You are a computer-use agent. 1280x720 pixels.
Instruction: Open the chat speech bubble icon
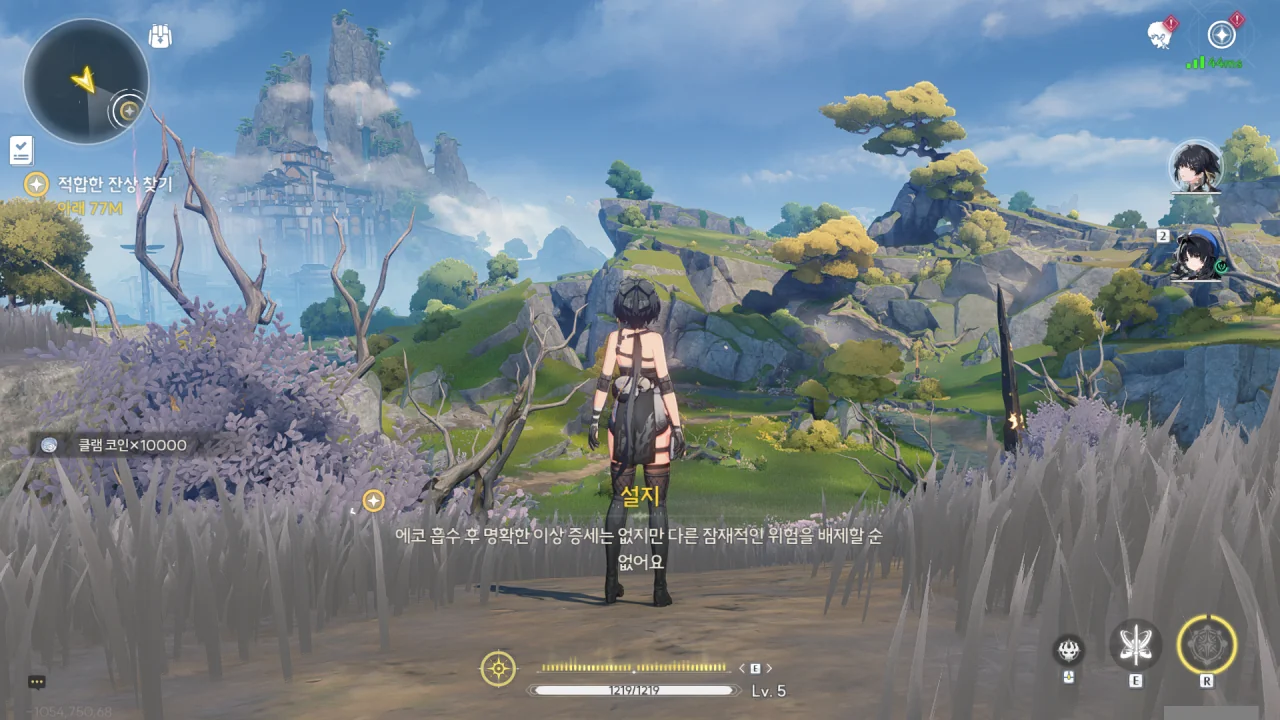[37, 682]
